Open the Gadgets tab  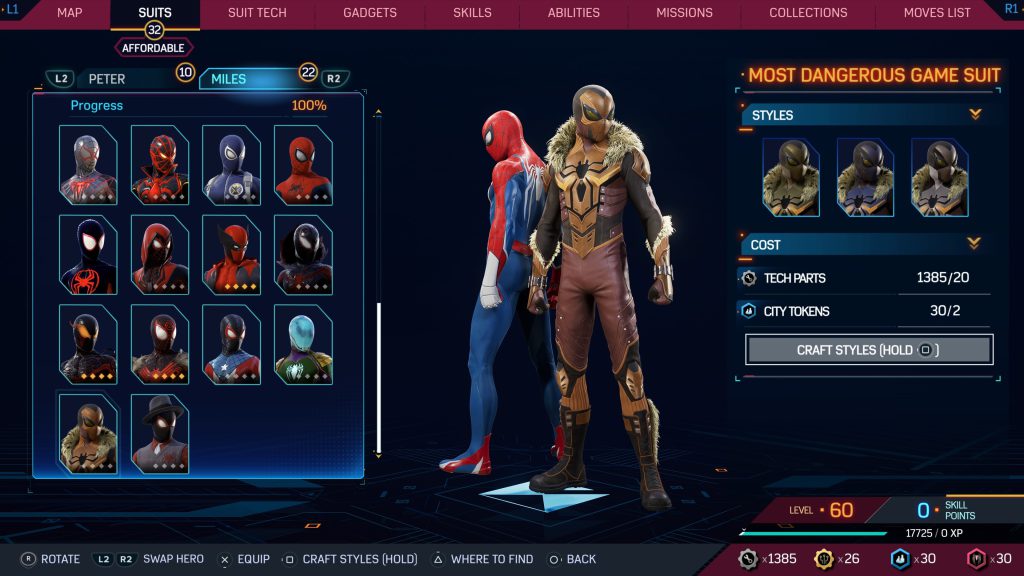click(x=369, y=13)
